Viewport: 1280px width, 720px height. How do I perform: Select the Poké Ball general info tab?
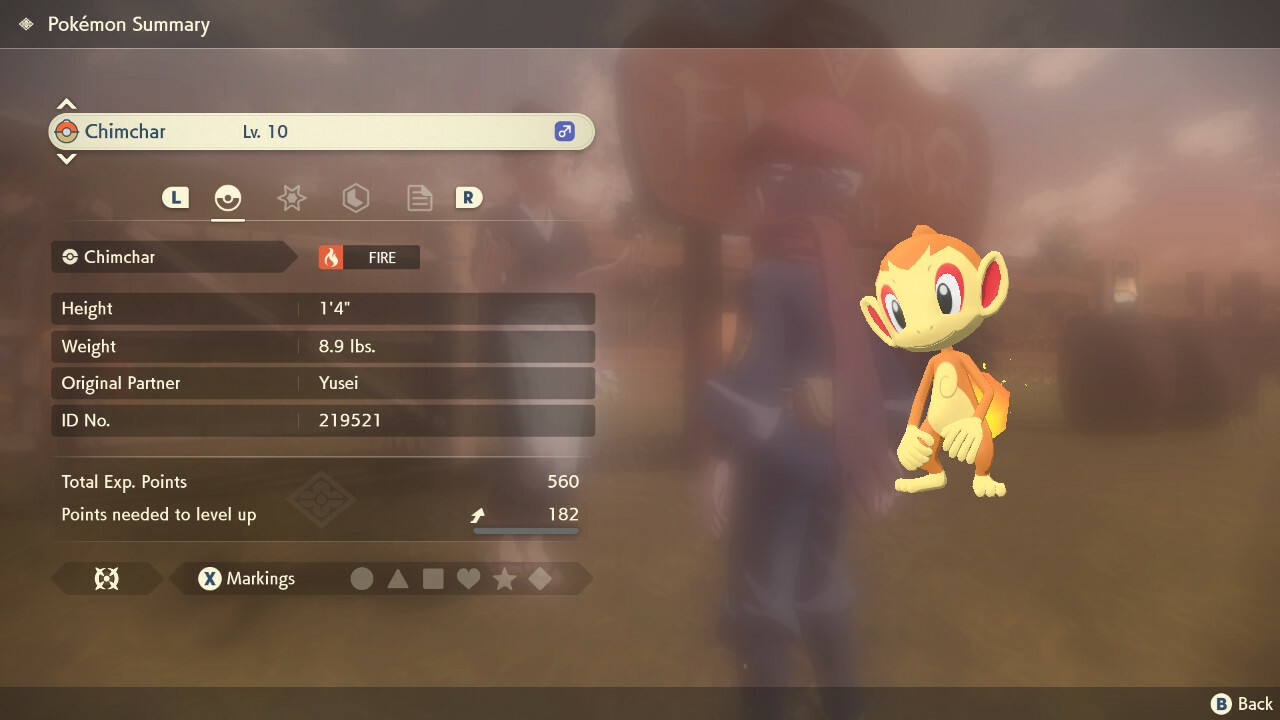pyautogui.click(x=228, y=198)
